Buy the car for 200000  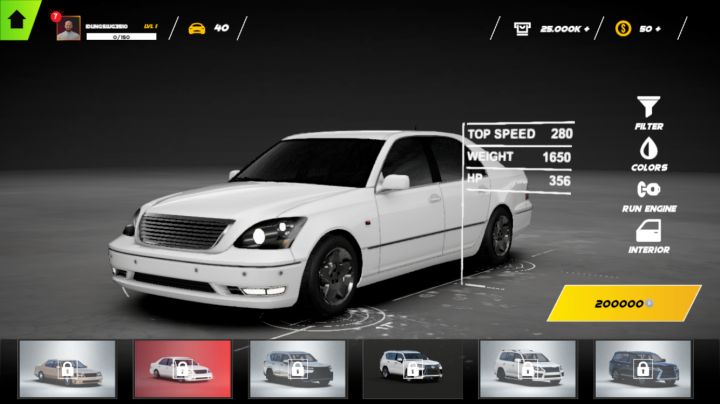tap(623, 303)
